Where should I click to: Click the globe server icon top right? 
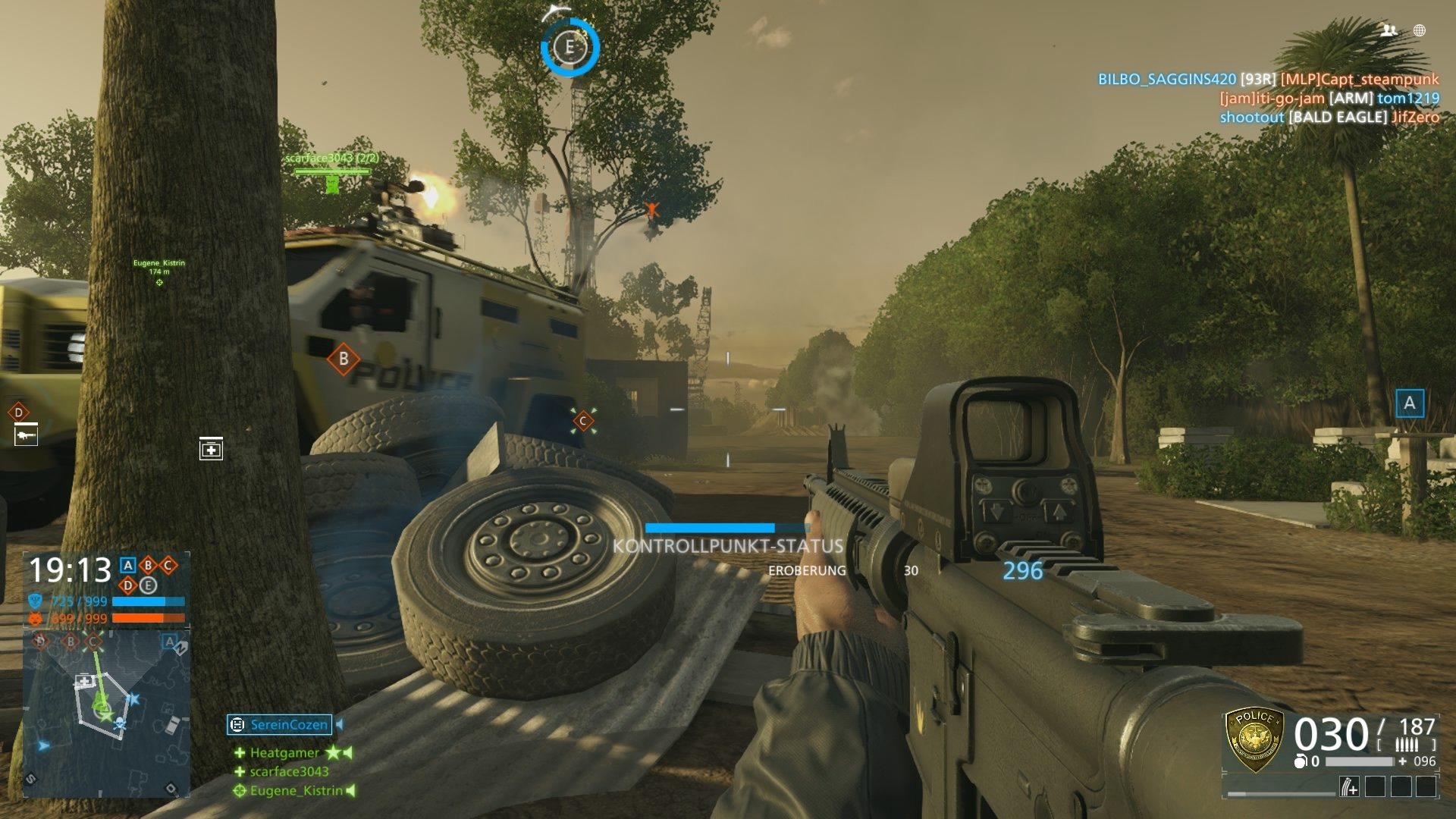point(1418,32)
